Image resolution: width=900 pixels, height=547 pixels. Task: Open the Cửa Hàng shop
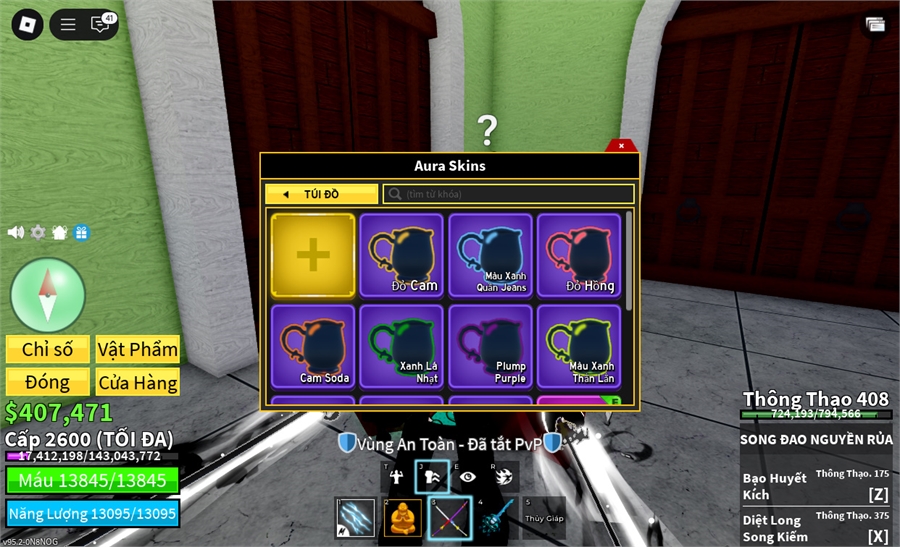pos(138,382)
